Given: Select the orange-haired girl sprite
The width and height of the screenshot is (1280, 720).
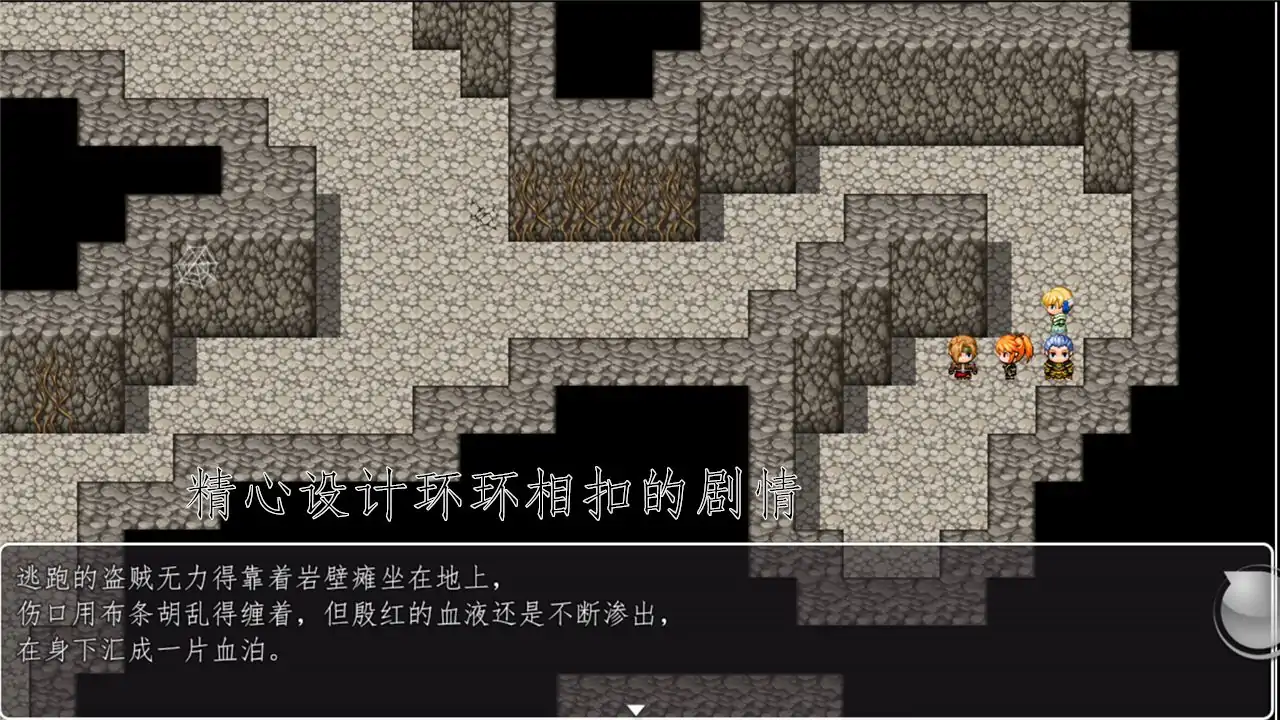Looking at the screenshot, I should click(1010, 360).
